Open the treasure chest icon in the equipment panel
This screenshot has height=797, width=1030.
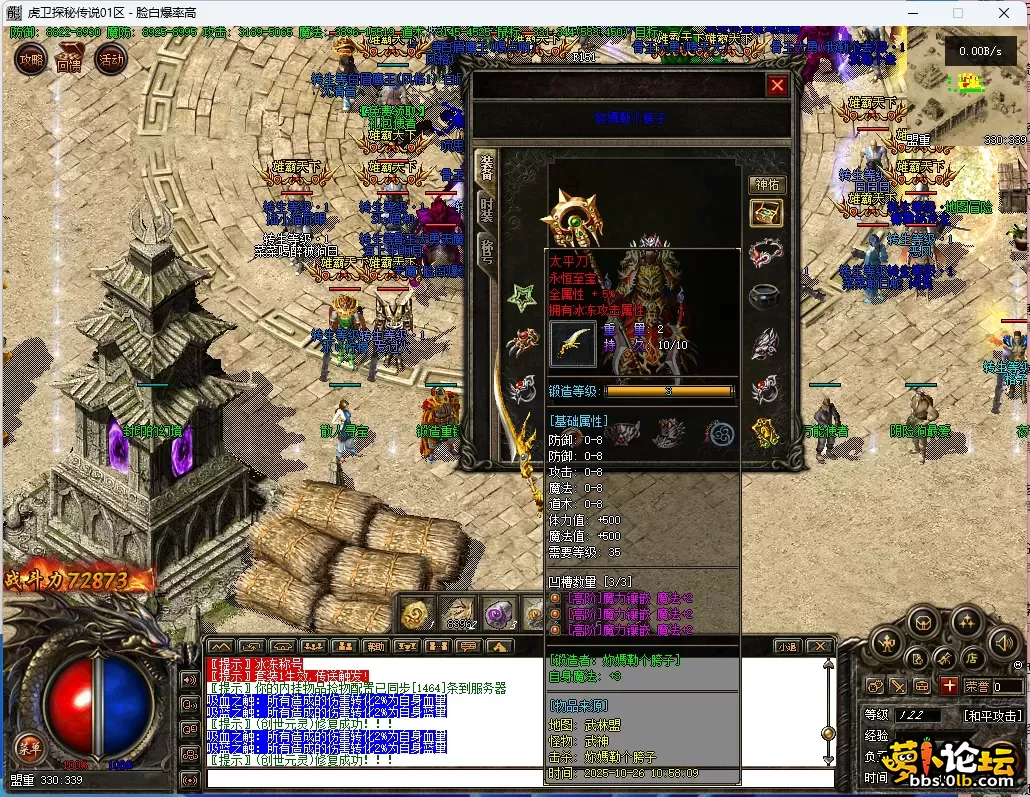coord(766,213)
